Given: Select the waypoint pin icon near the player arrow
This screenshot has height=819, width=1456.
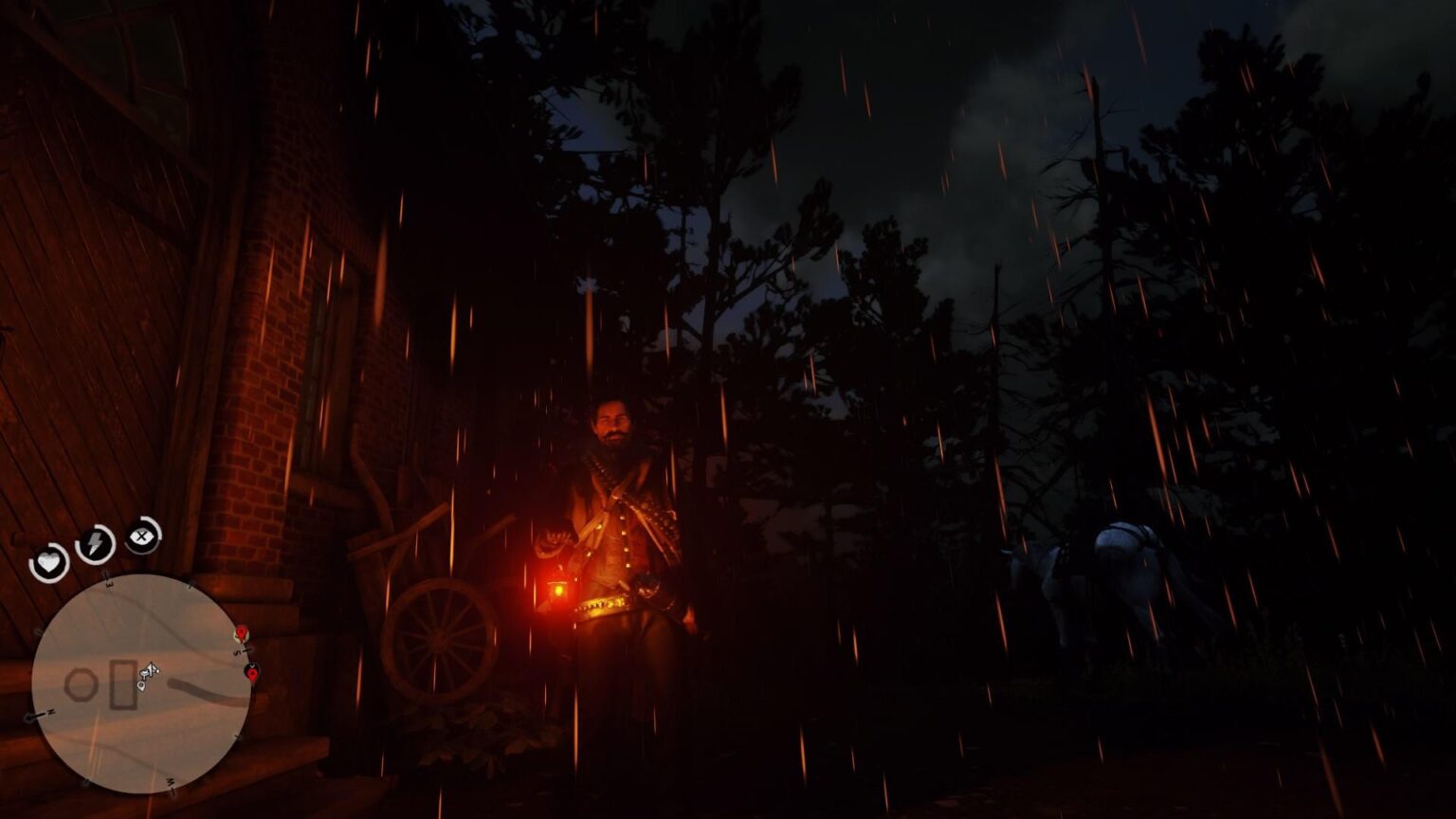Looking at the screenshot, I should pyautogui.click(x=141, y=684).
